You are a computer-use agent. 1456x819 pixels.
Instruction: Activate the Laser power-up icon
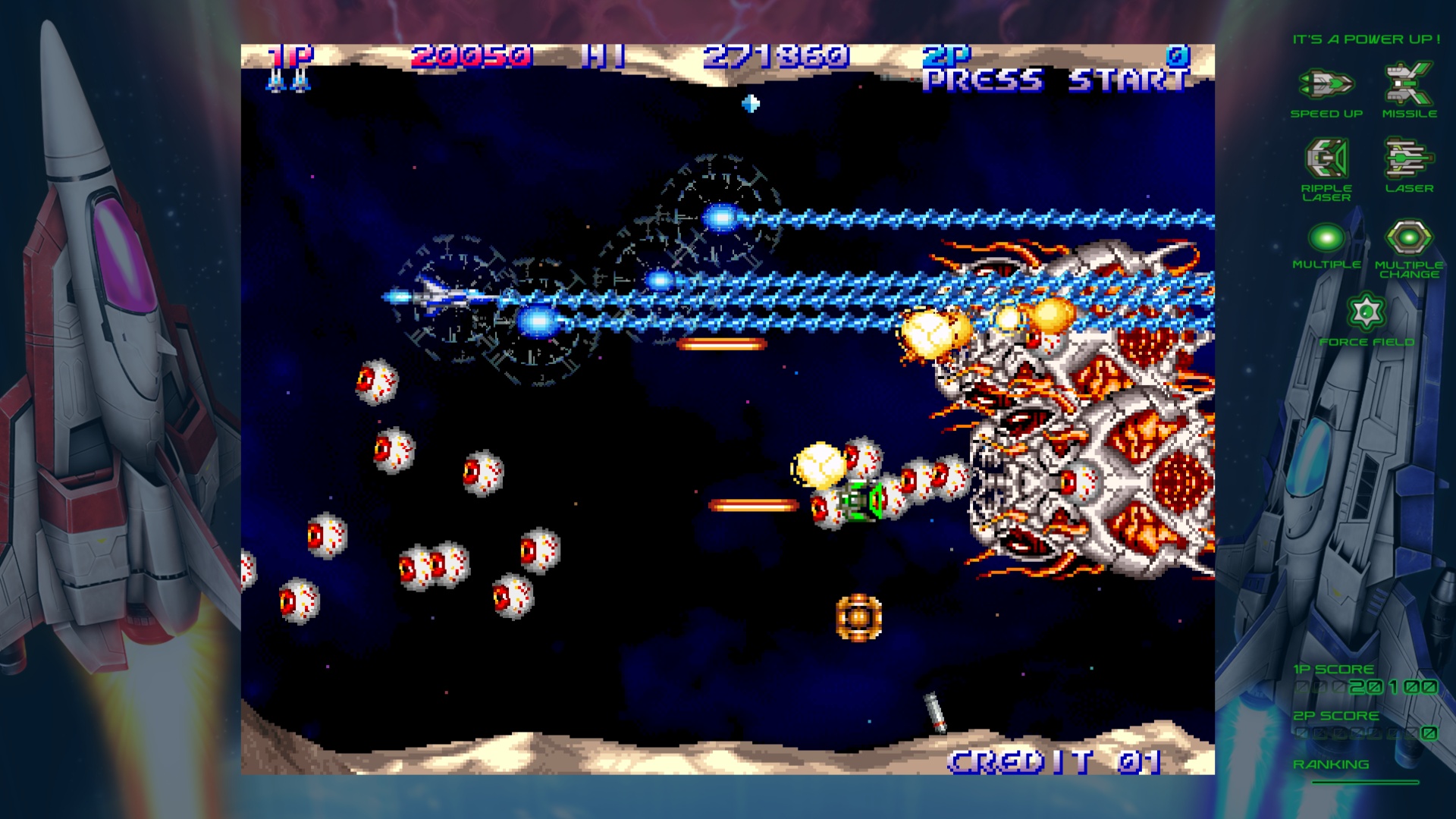point(1408,158)
